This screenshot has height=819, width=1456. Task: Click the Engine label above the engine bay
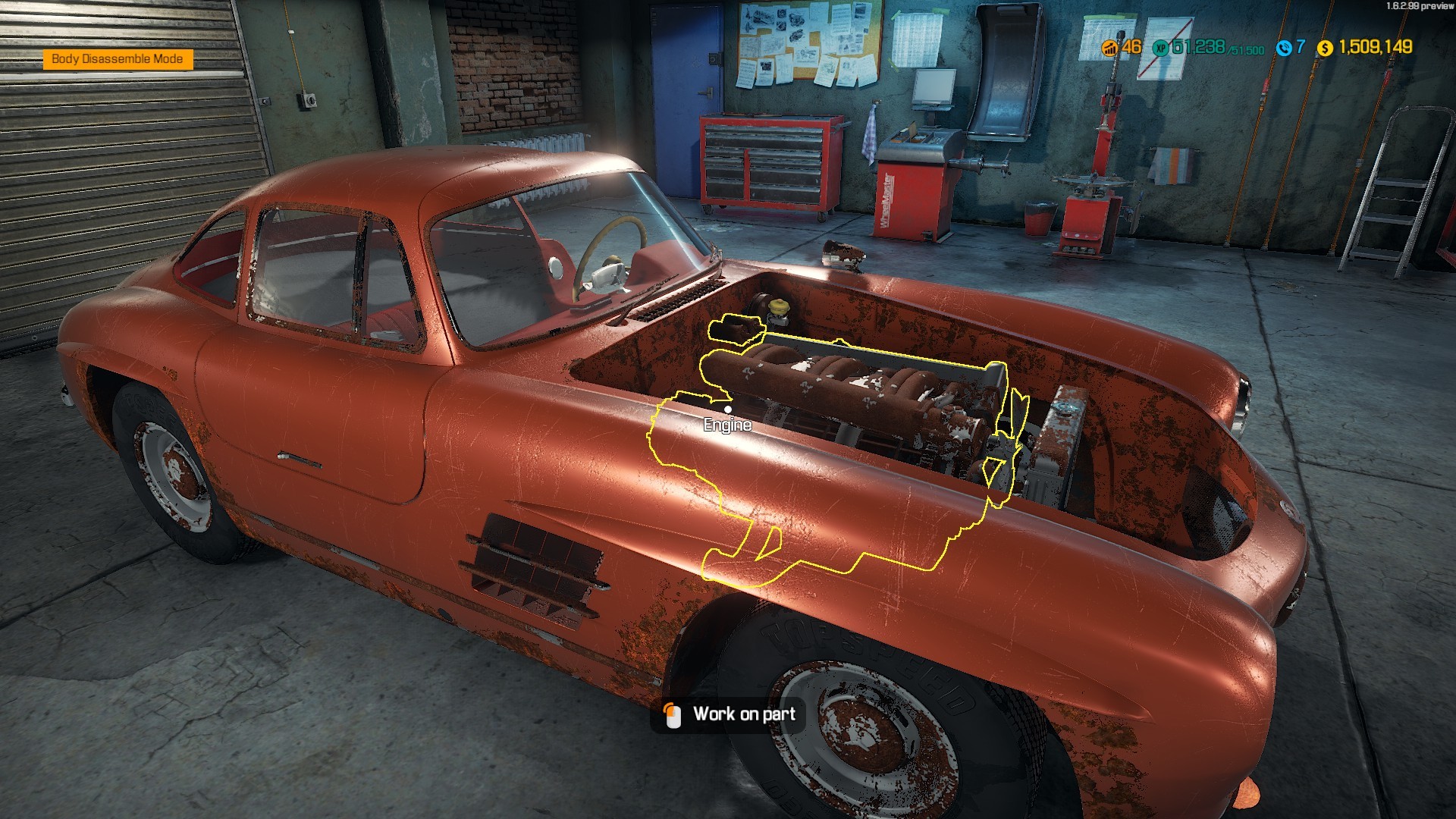[727, 425]
